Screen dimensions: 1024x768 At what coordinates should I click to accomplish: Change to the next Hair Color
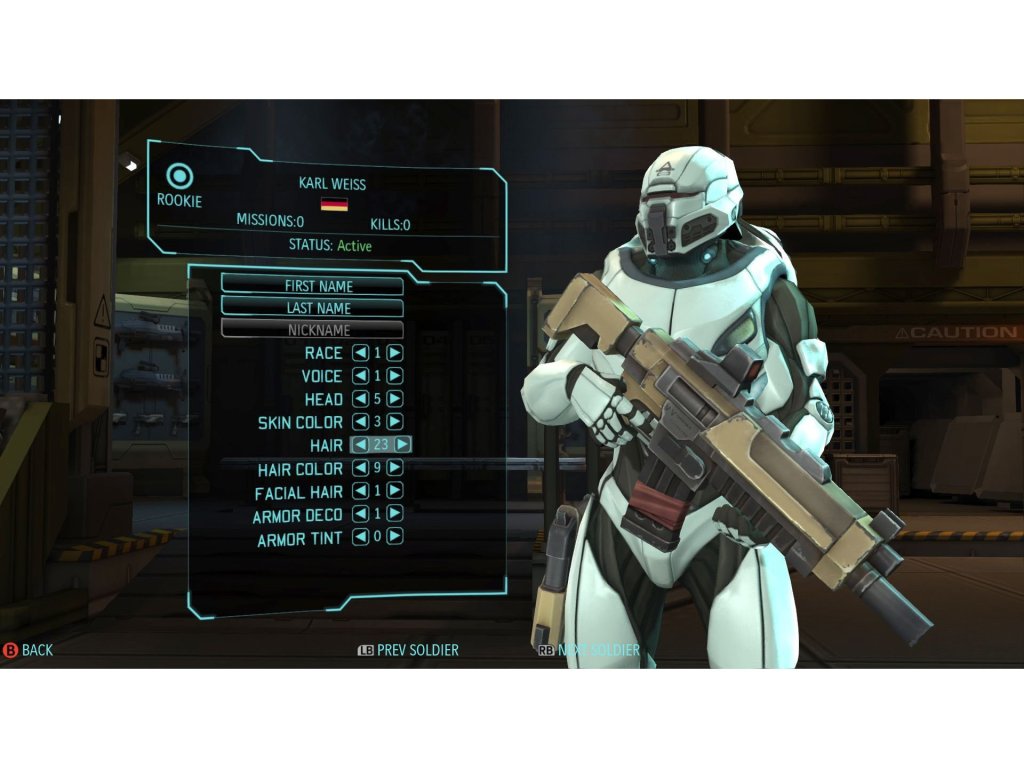pos(395,468)
